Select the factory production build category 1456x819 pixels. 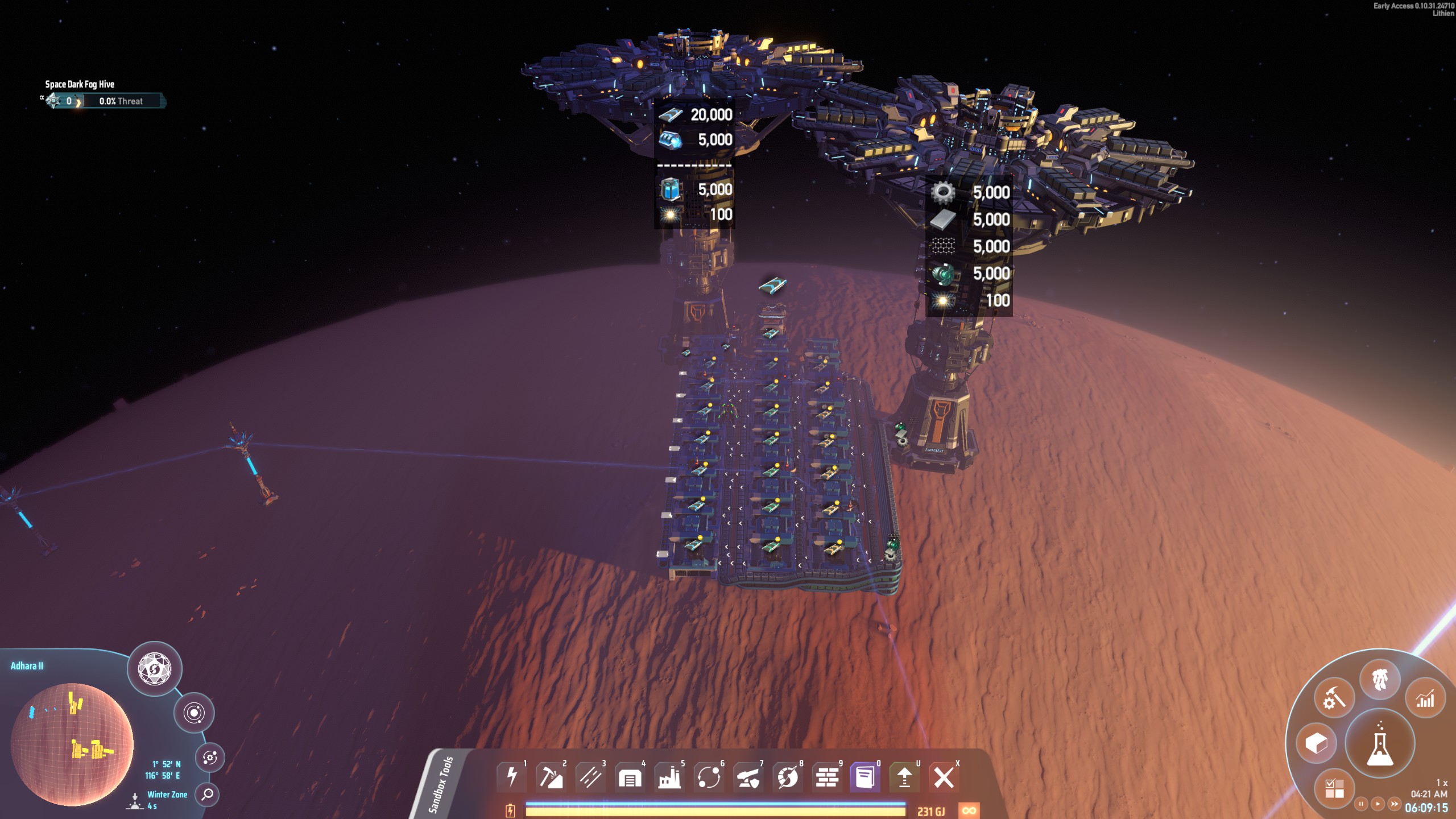669,776
